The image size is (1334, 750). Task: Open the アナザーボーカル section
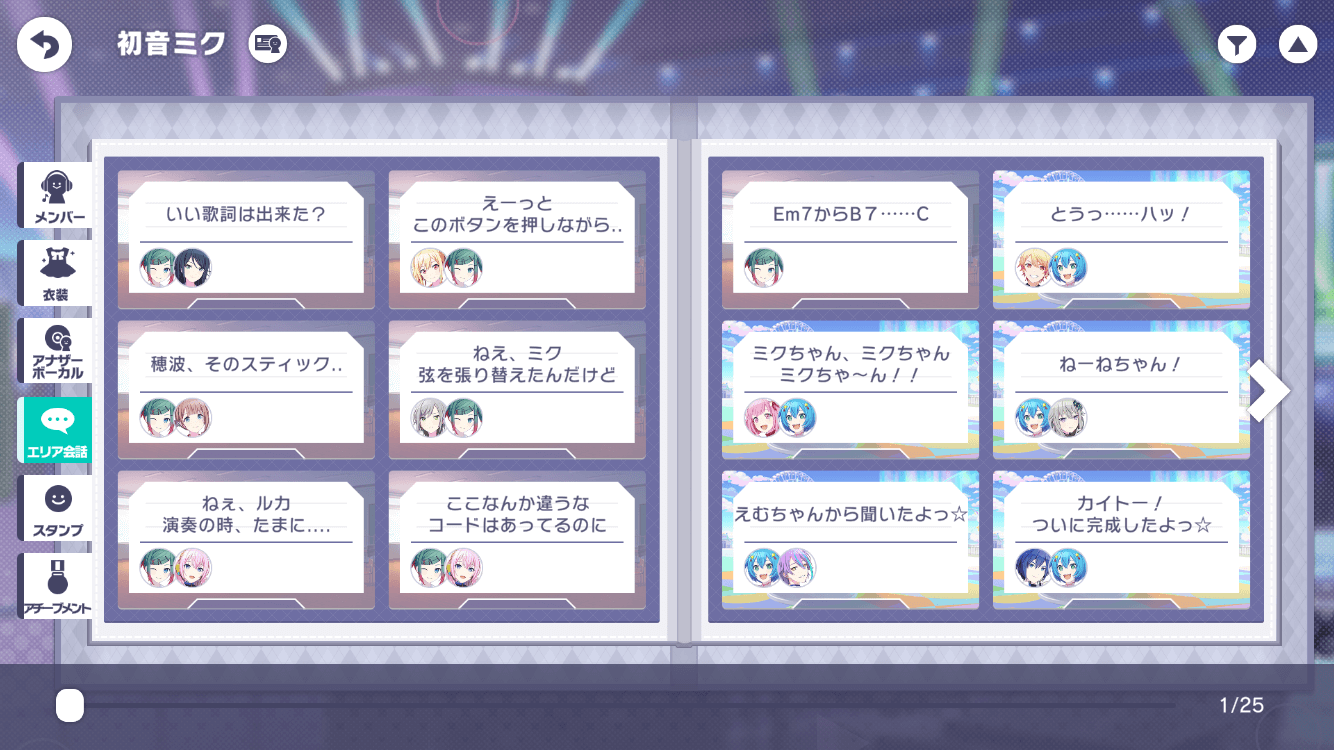point(55,351)
